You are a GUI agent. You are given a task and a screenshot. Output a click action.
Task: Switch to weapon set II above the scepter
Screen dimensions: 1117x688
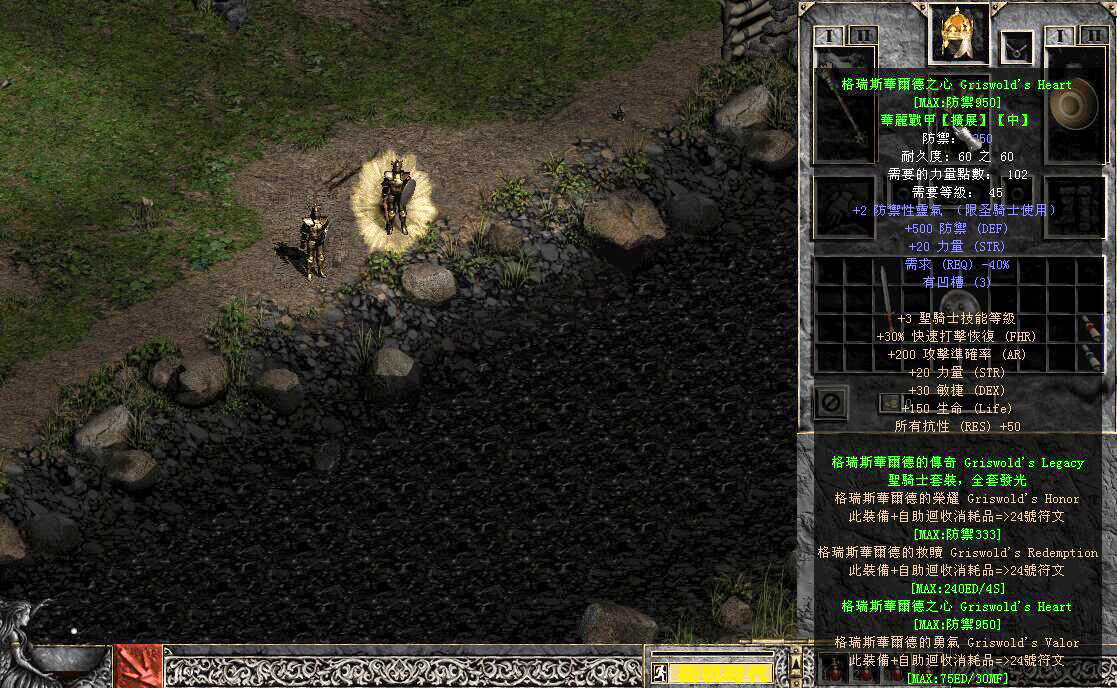[862, 36]
